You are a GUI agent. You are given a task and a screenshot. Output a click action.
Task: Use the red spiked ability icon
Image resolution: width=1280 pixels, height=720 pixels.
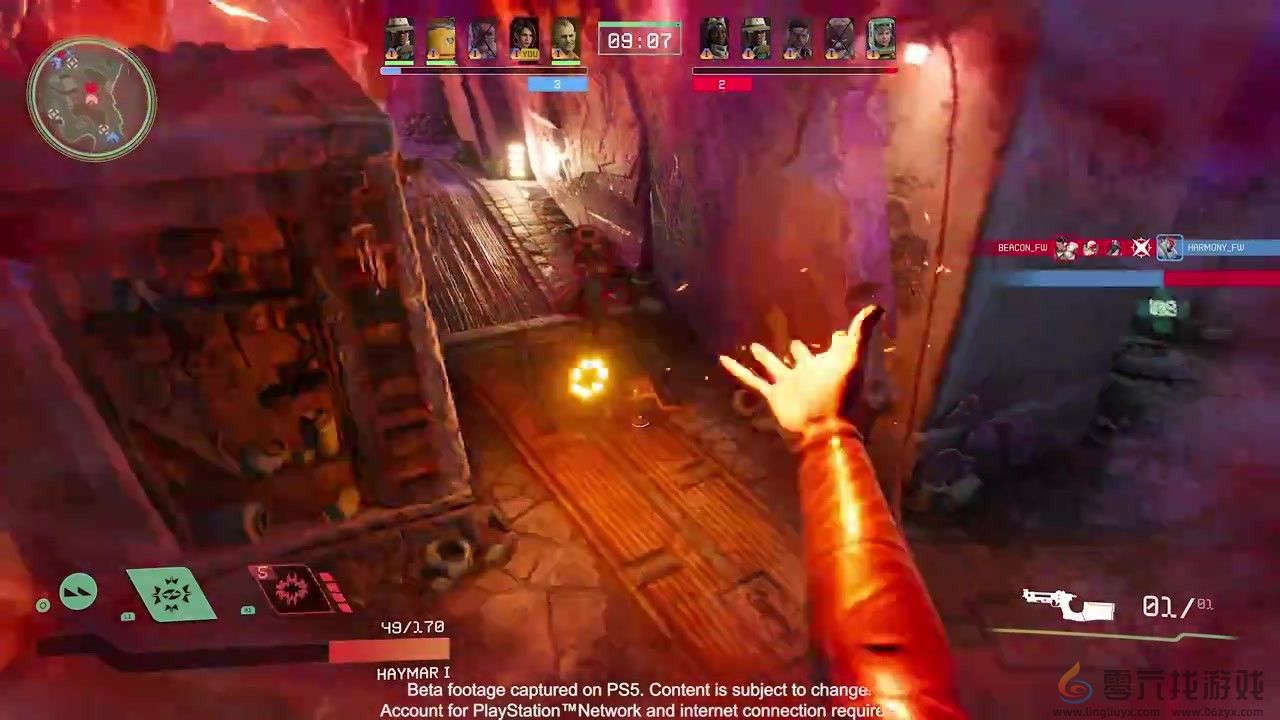(x=291, y=588)
